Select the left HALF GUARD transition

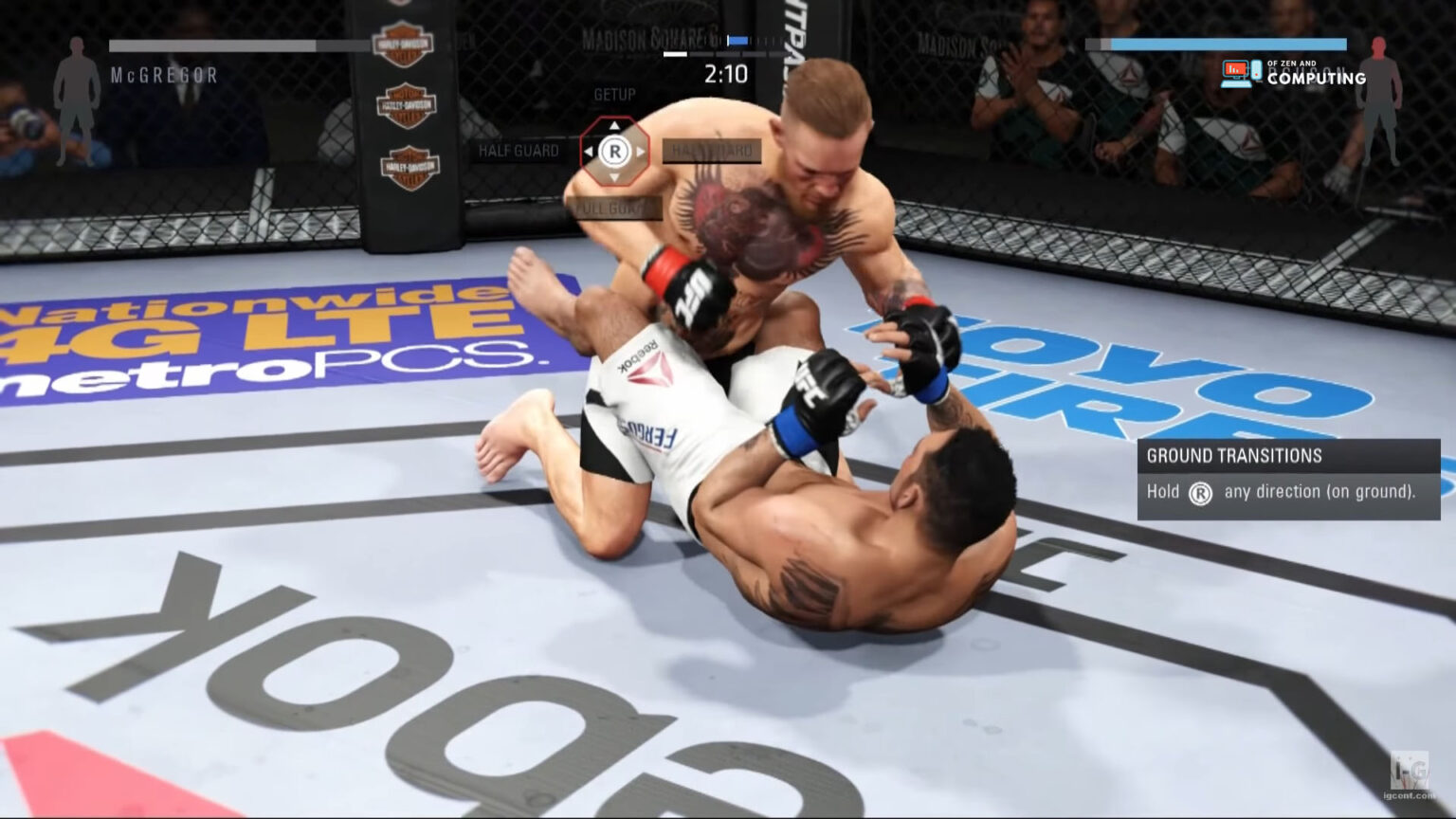(519, 151)
